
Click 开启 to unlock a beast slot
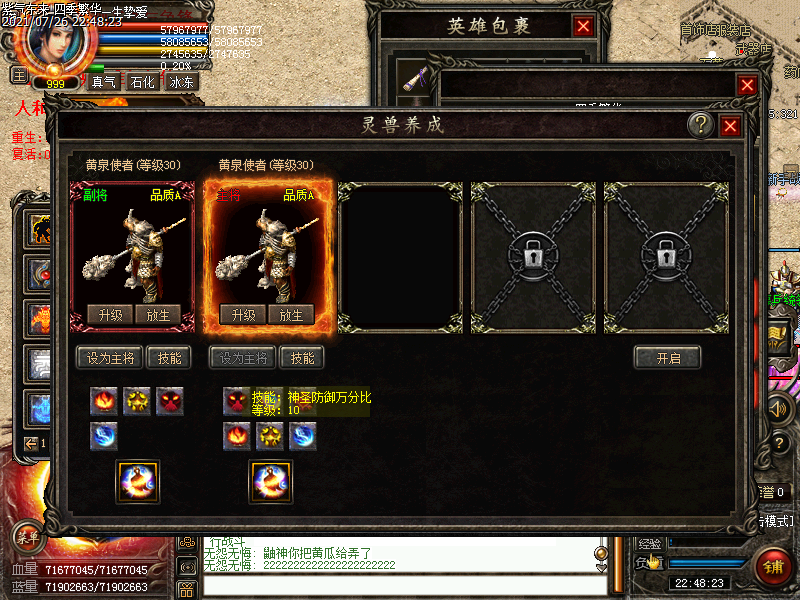click(x=667, y=358)
